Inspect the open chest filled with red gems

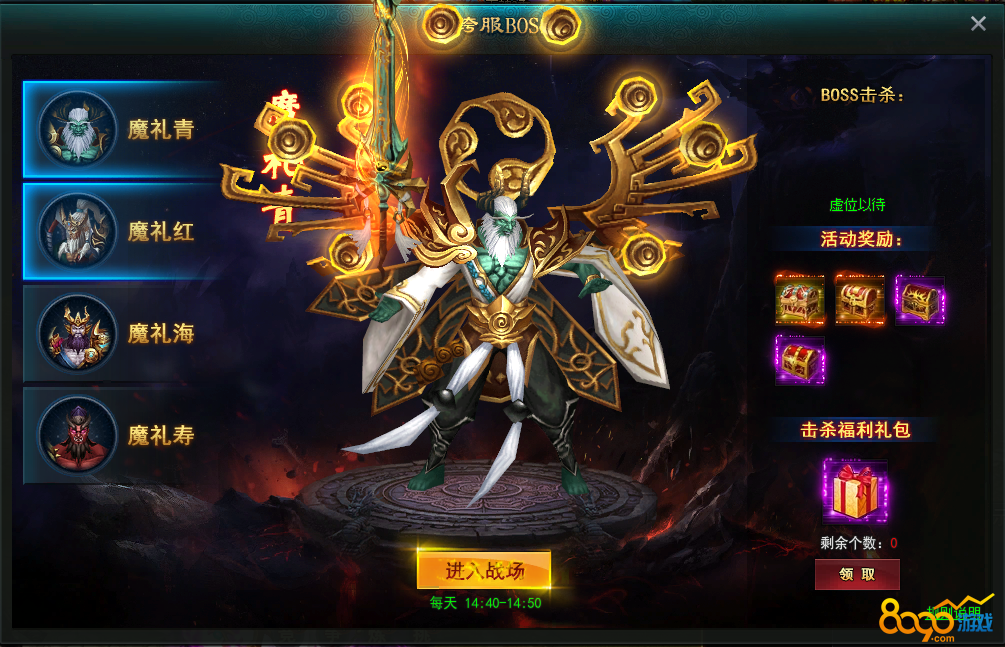pos(800,300)
